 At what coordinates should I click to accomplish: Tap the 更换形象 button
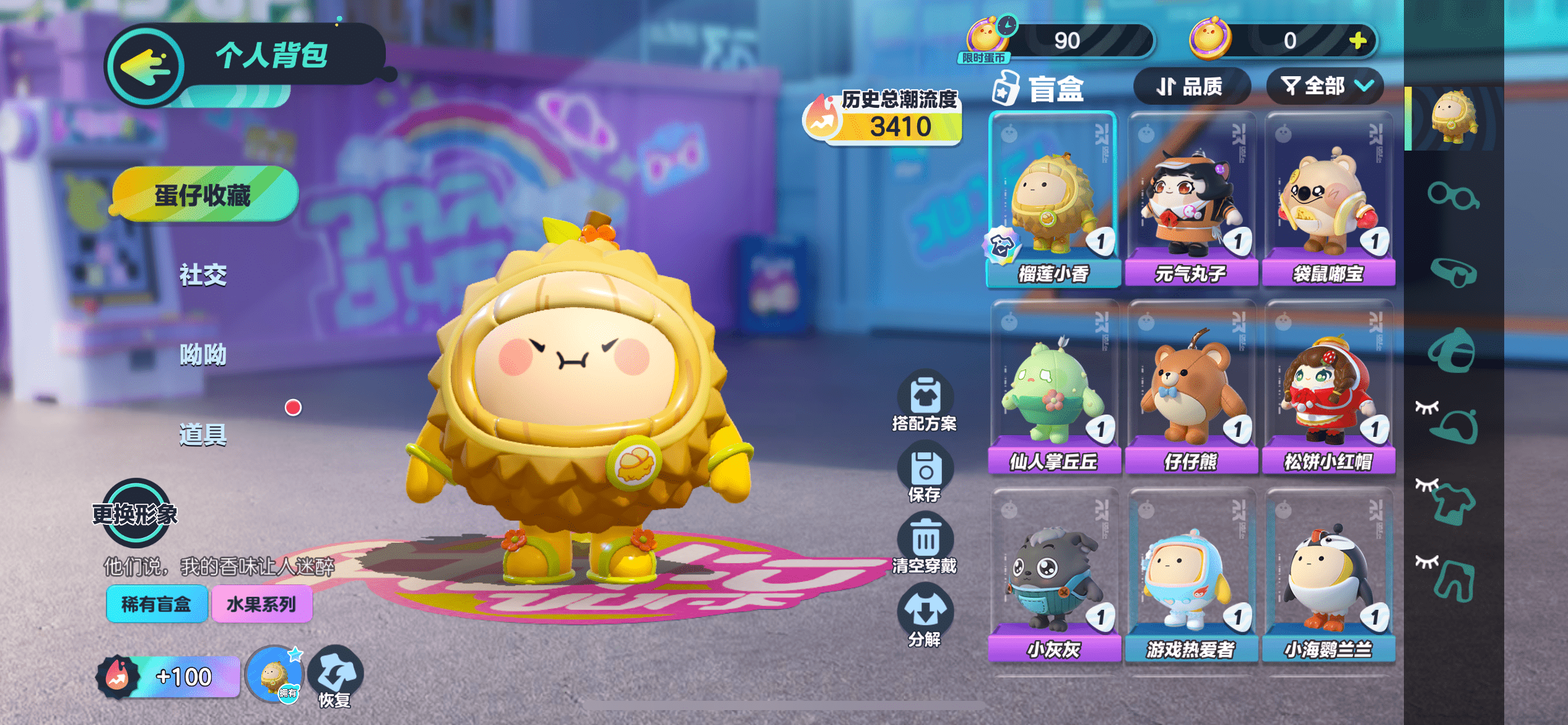pos(136,513)
